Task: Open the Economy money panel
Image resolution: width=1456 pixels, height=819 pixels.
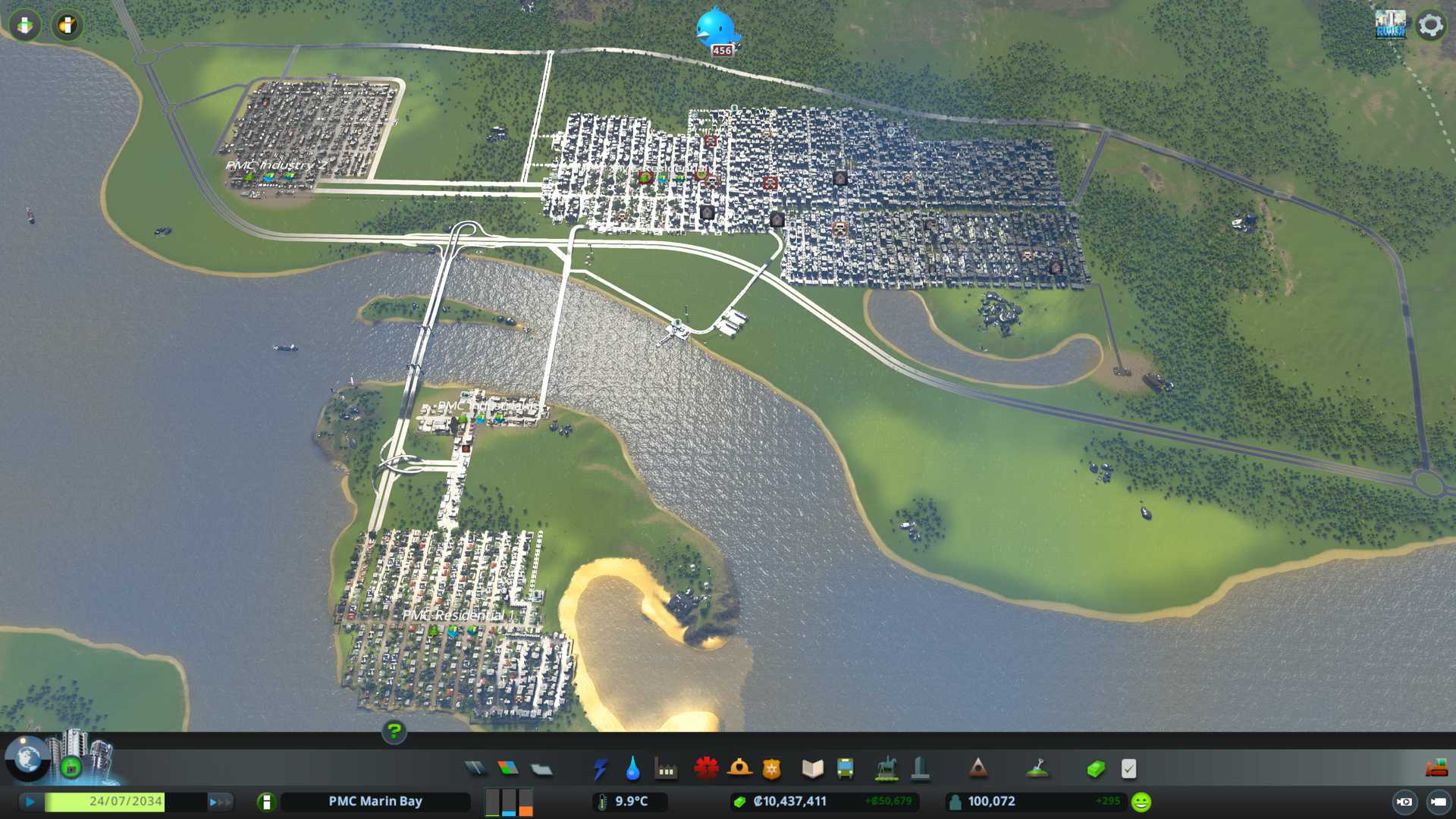Action: [x=1095, y=769]
